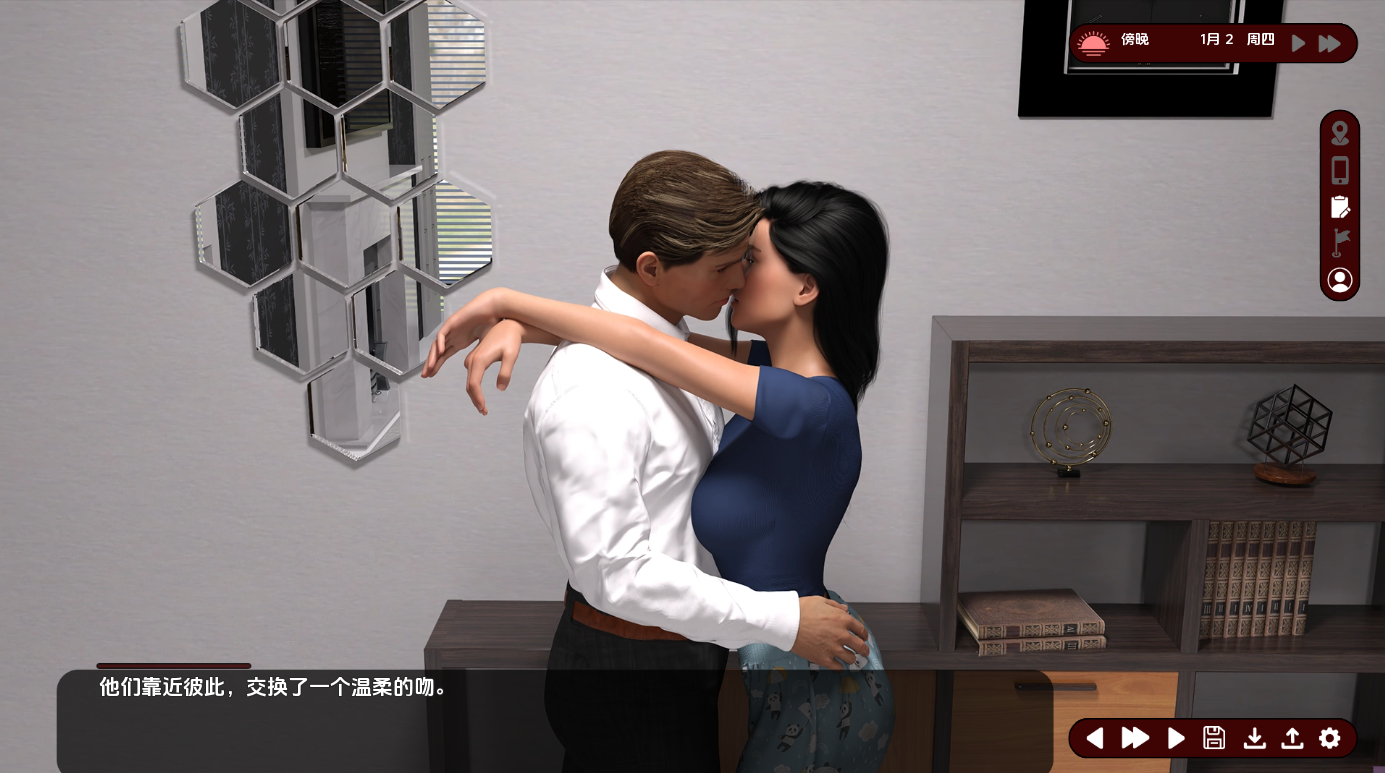Save the game with the disk icon
This screenshot has width=1385, height=773.
1214,738
